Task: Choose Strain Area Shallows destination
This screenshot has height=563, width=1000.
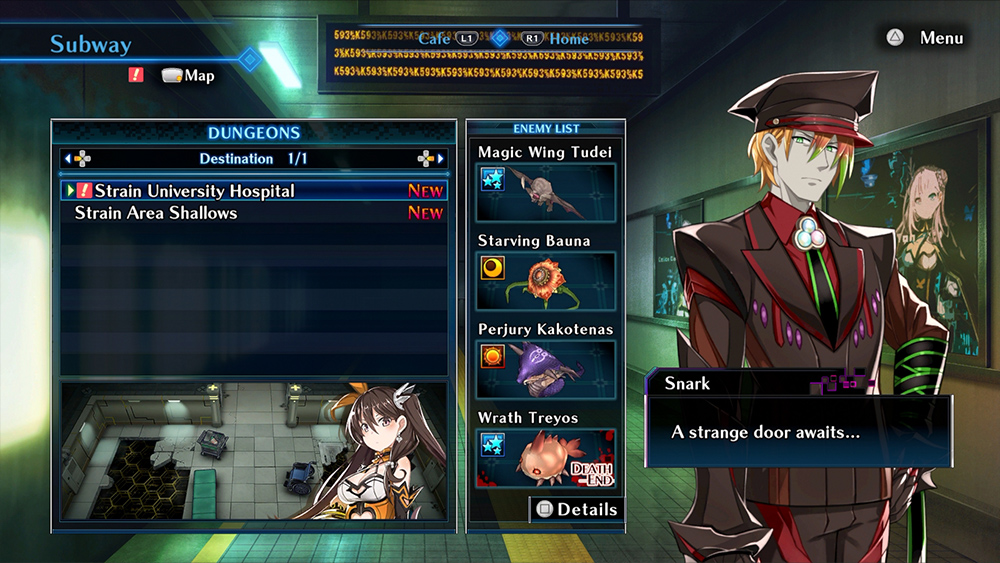Action: [x=156, y=213]
